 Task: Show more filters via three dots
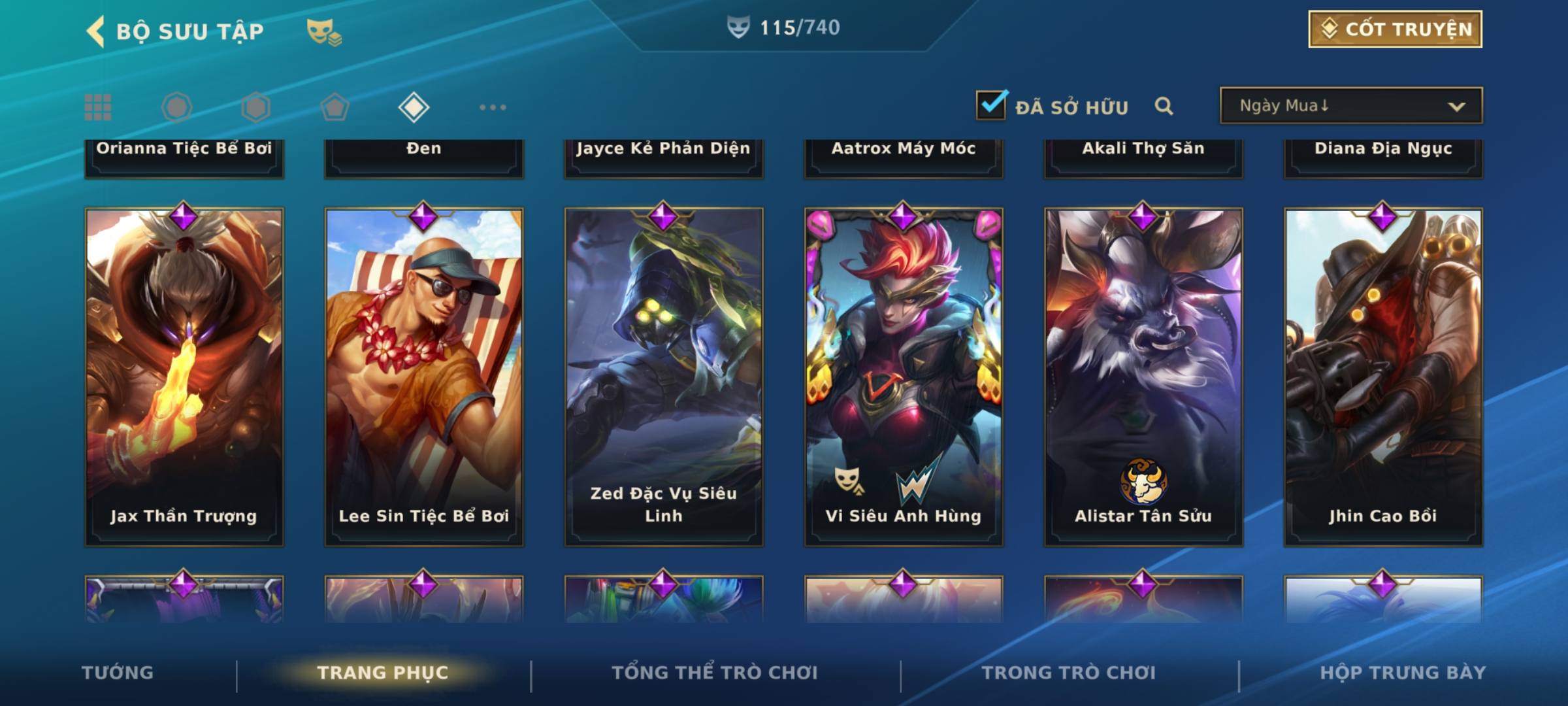pos(493,107)
